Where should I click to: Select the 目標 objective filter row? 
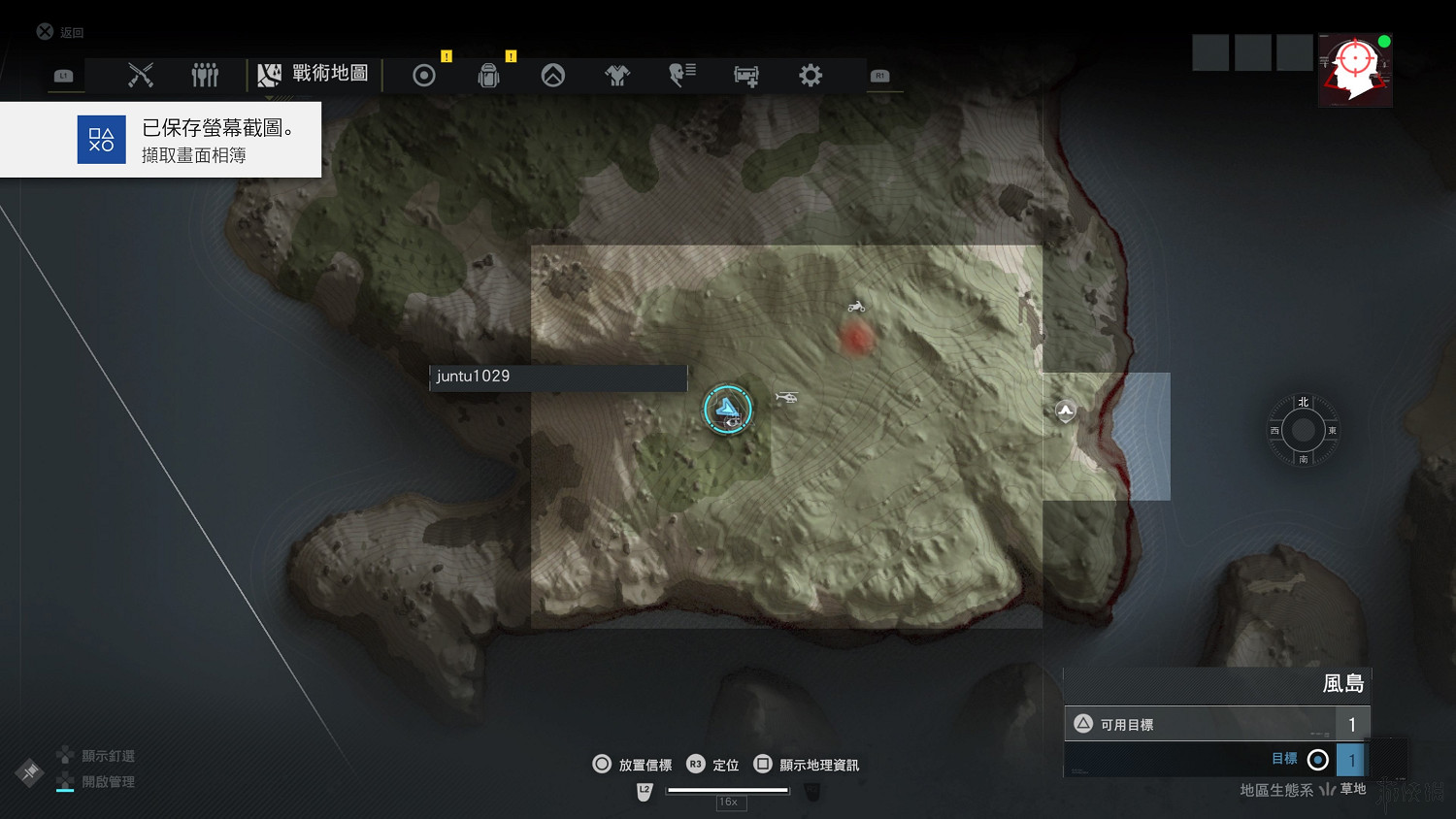click(x=1217, y=759)
